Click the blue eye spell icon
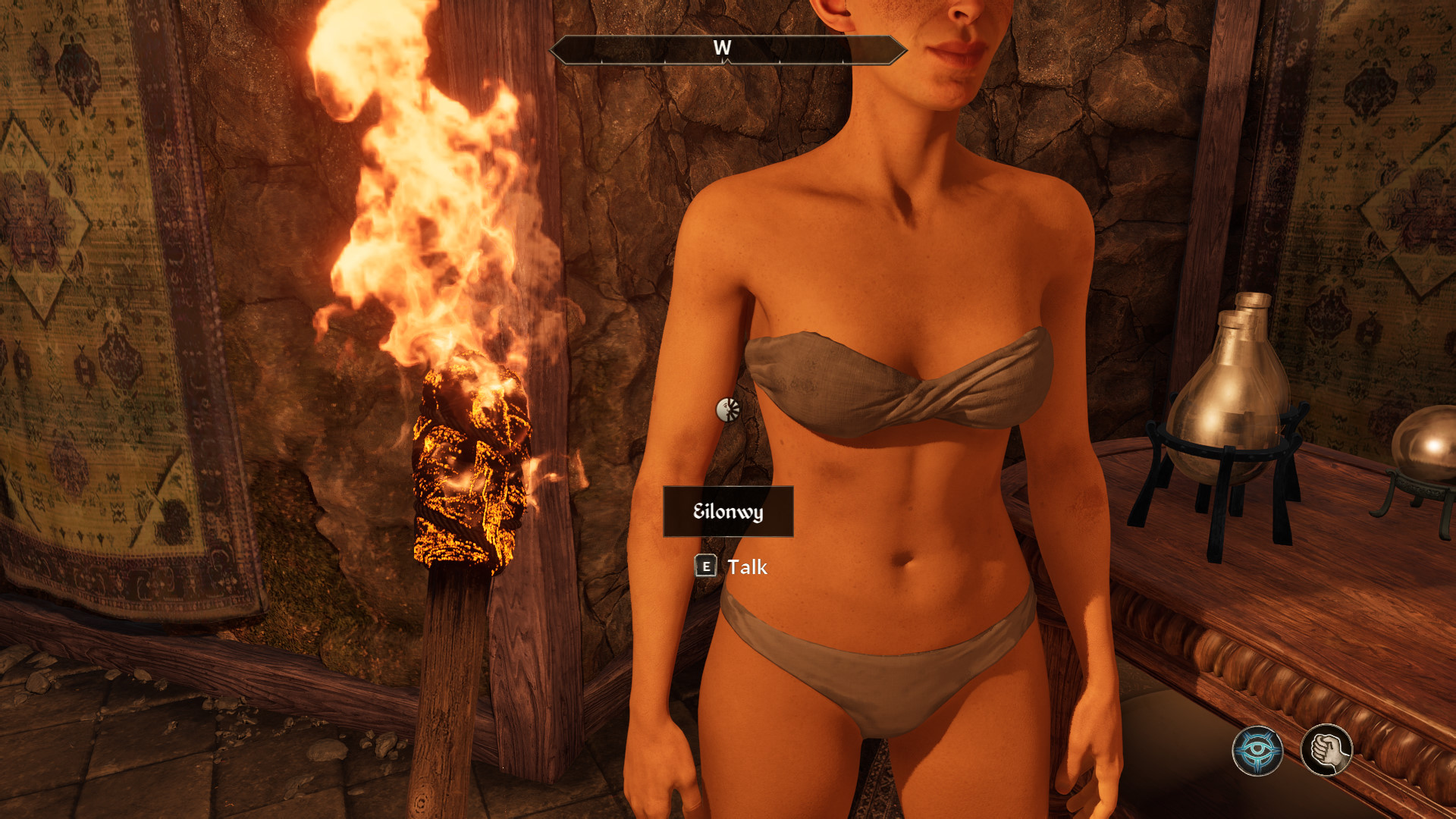The image size is (1456, 819). [1257, 751]
